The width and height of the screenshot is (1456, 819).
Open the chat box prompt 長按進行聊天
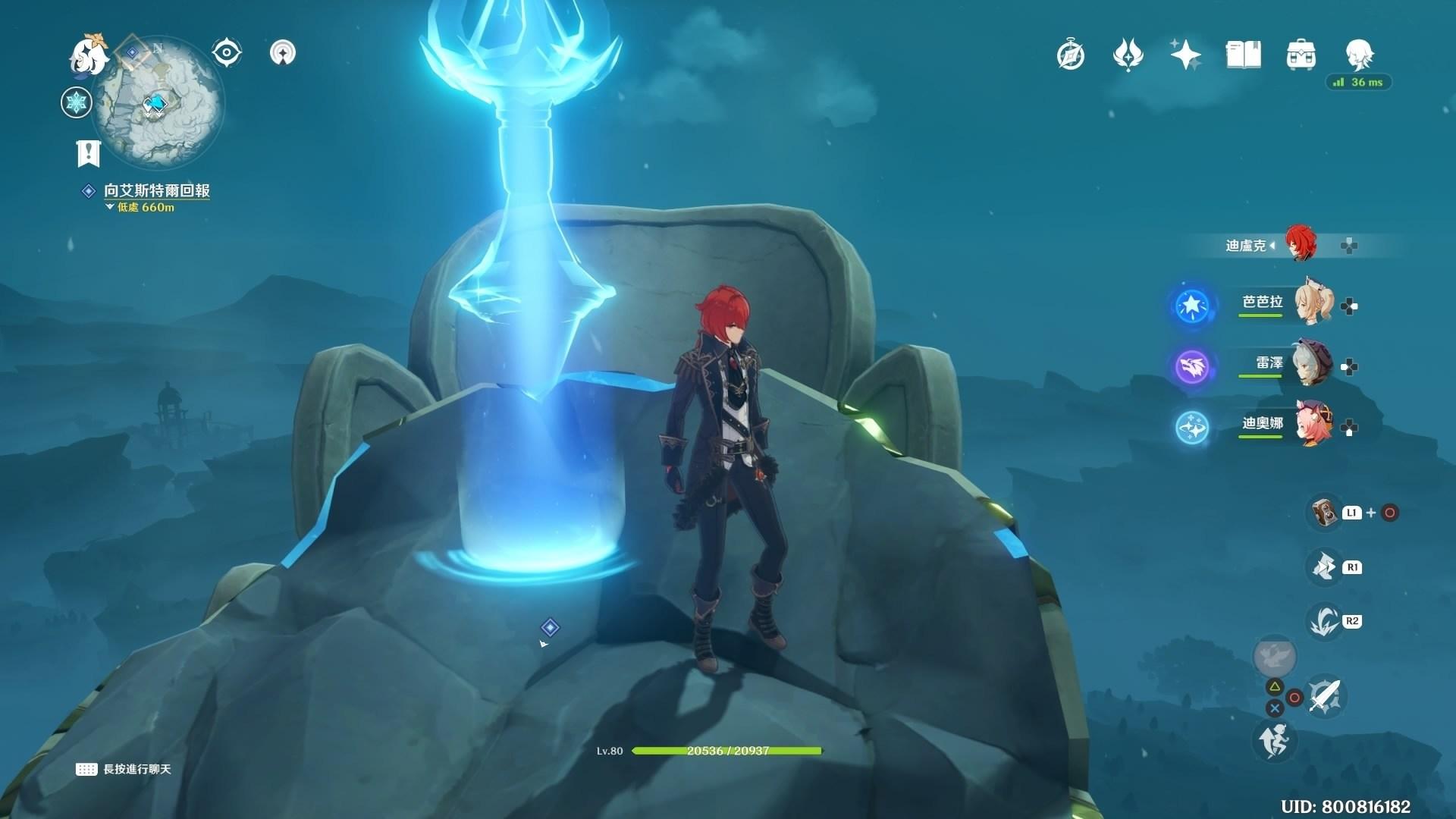pyautogui.click(x=124, y=769)
